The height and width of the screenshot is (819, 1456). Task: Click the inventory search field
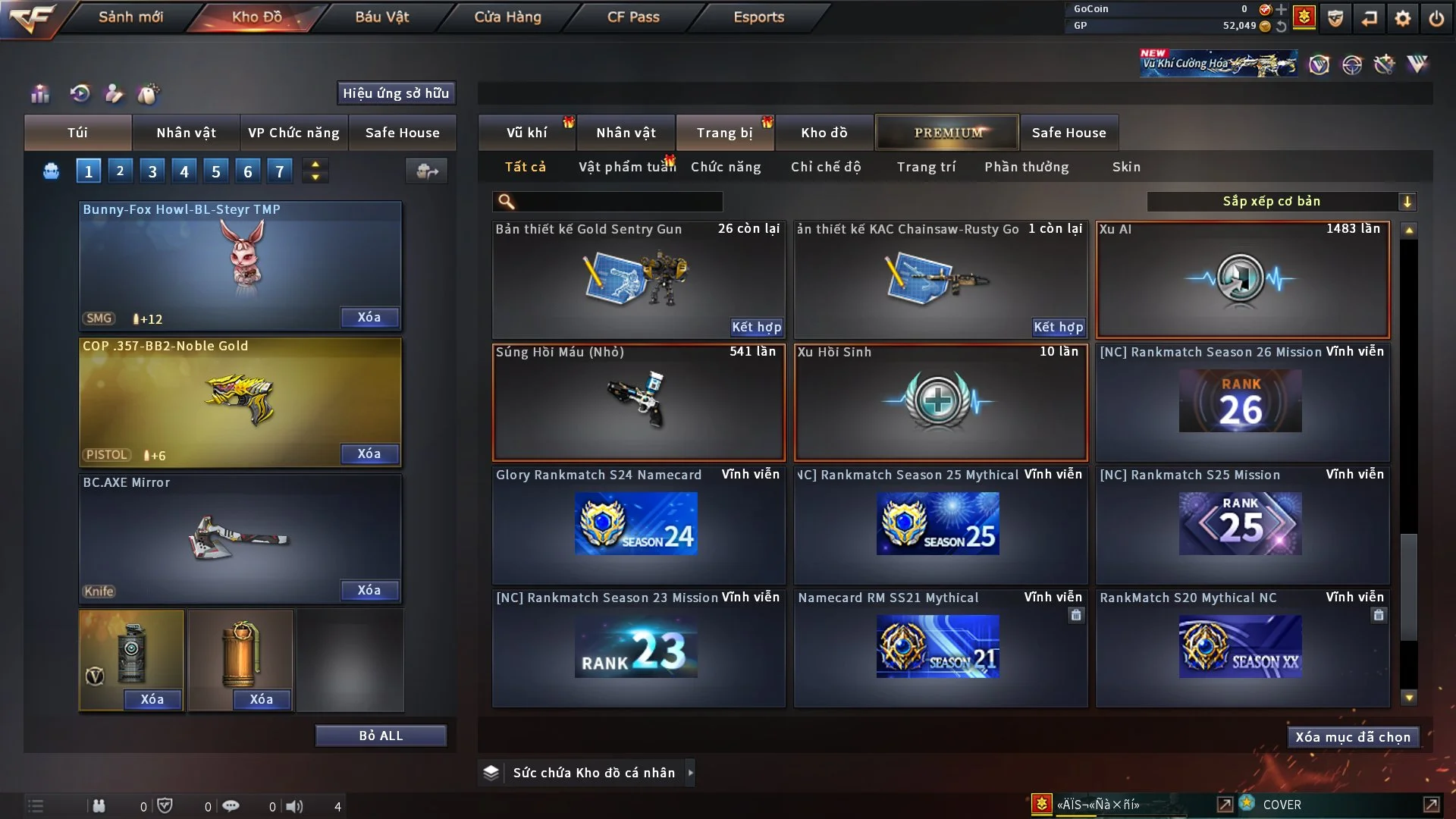click(618, 201)
